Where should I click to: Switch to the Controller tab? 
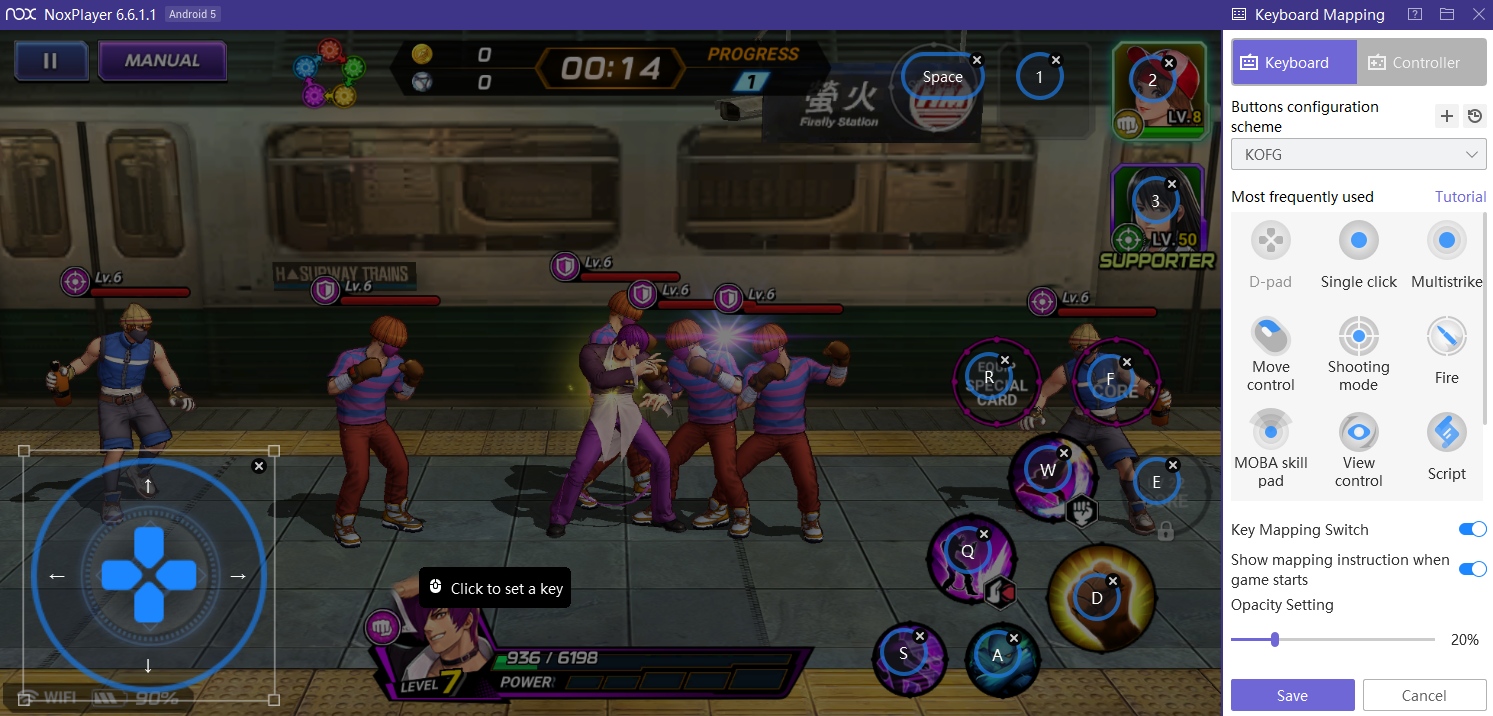(1422, 62)
